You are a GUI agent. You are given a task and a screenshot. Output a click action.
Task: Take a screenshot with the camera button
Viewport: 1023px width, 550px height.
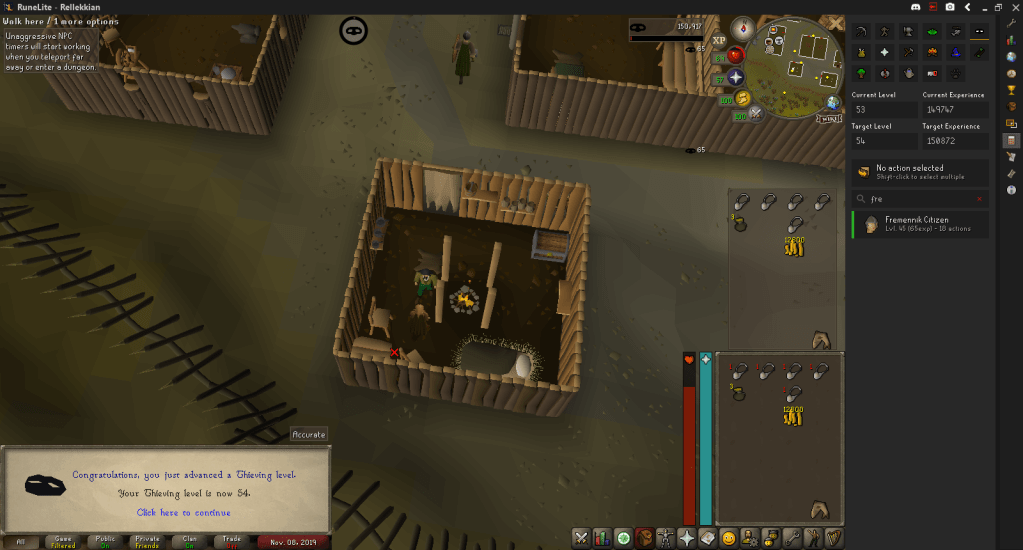click(949, 7)
